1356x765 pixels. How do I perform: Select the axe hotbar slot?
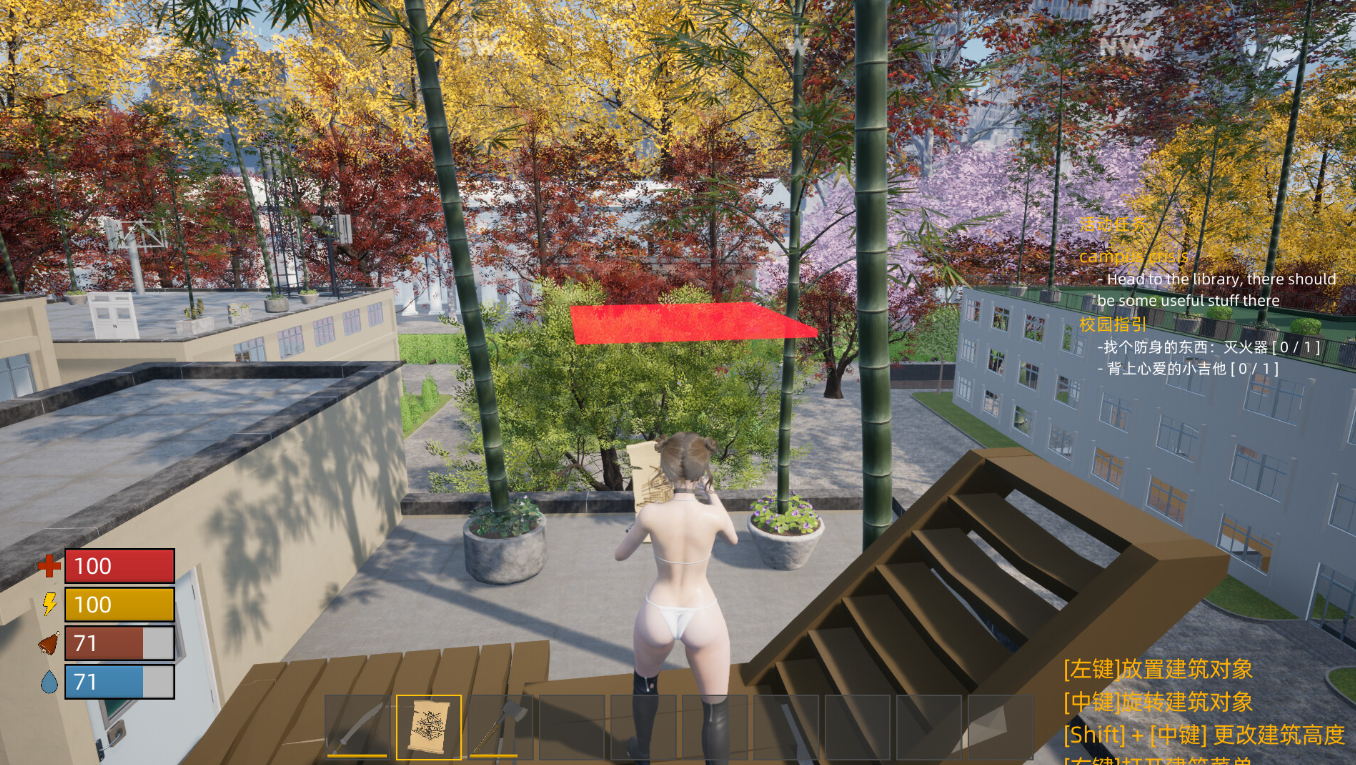(x=500, y=727)
